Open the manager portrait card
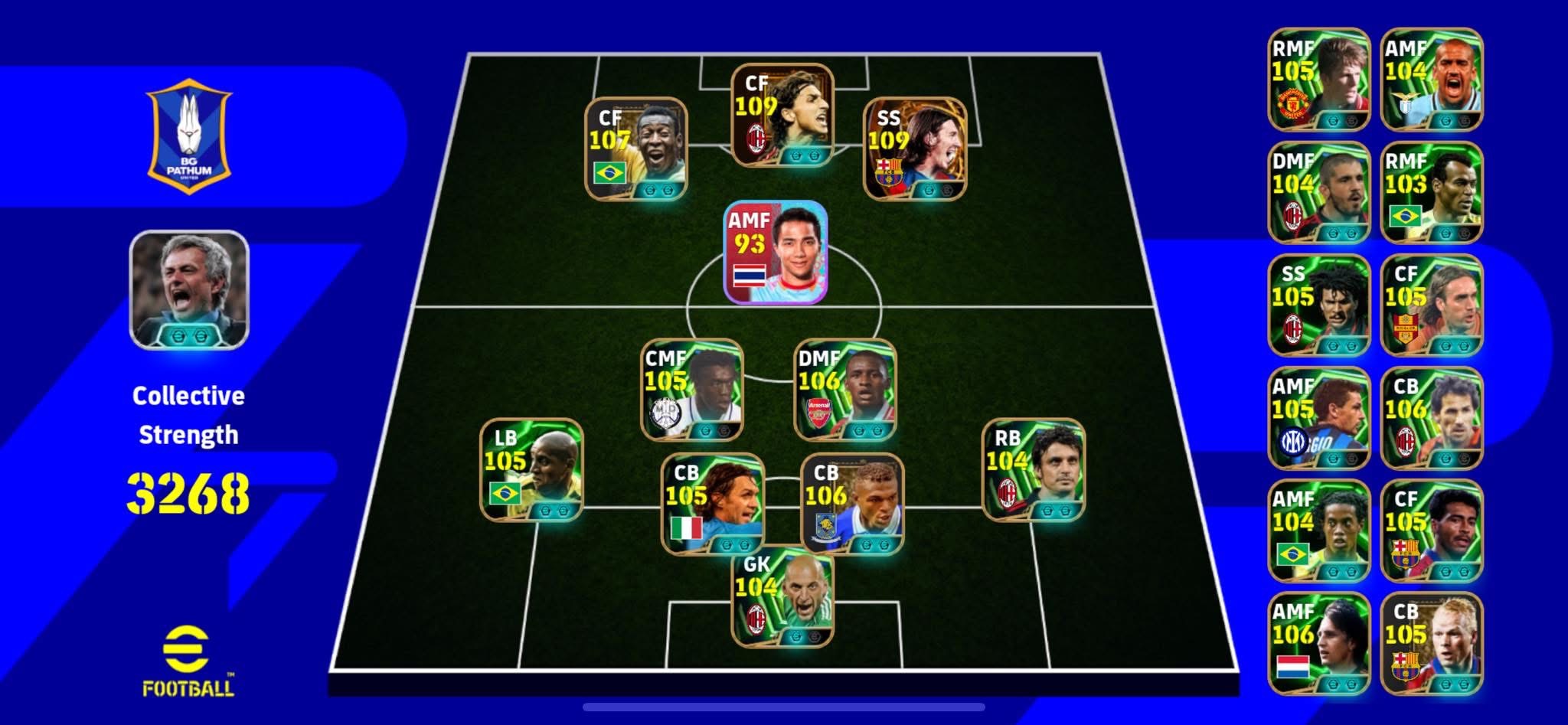The height and width of the screenshot is (725, 1568). [x=189, y=289]
